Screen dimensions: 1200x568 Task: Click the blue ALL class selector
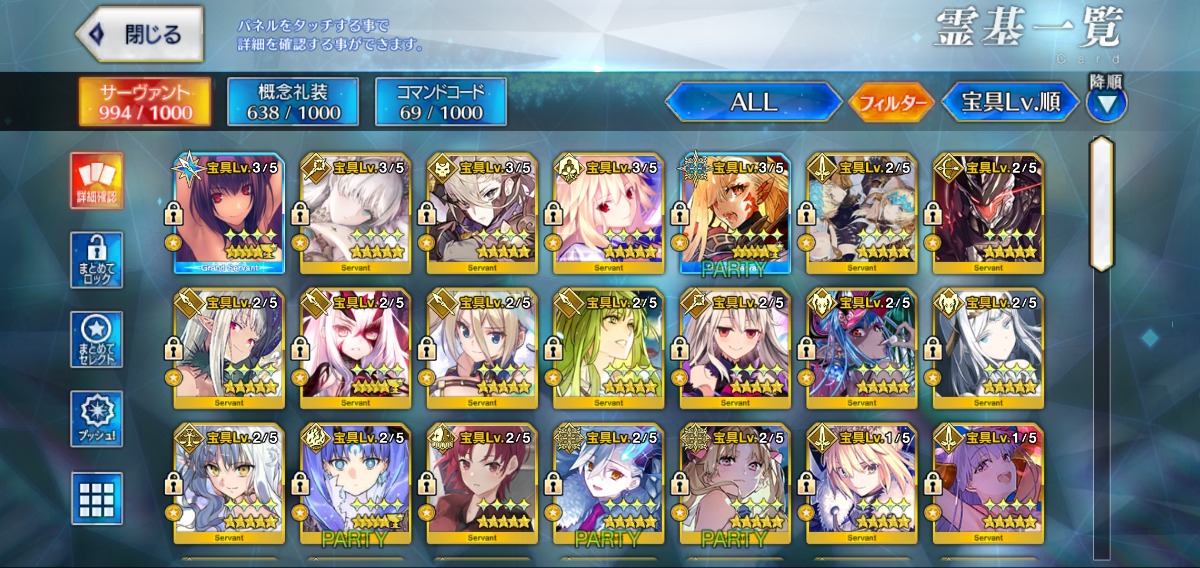tap(753, 102)
